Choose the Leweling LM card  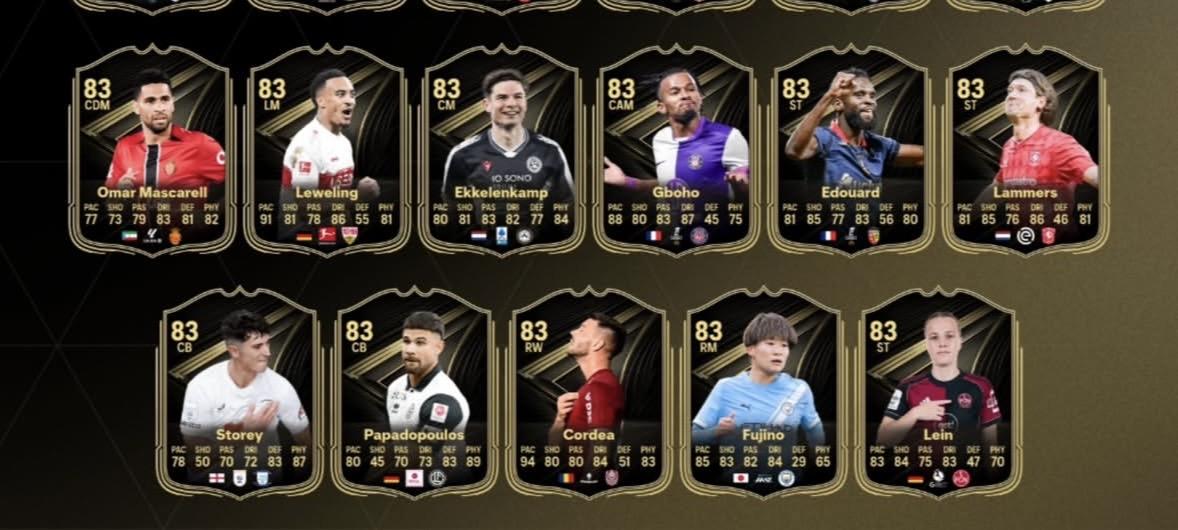(328, 150)
